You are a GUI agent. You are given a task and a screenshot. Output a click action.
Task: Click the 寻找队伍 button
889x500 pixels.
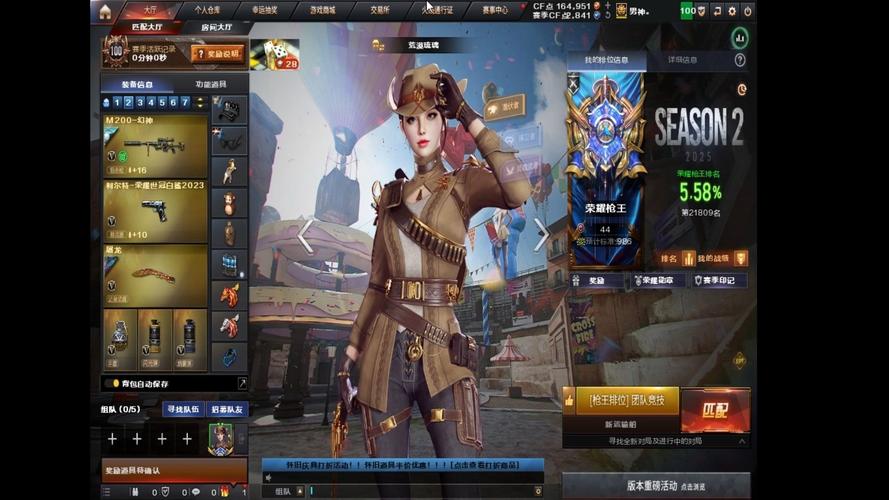coord(183,409)
